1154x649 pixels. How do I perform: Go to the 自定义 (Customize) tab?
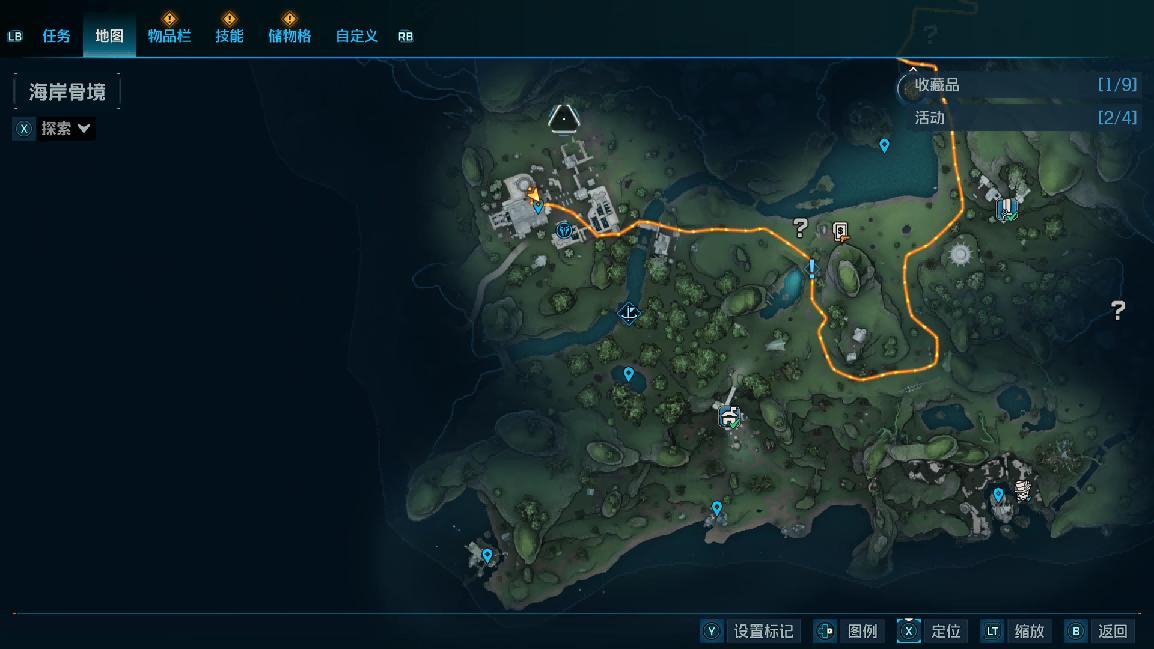point(356,36)
